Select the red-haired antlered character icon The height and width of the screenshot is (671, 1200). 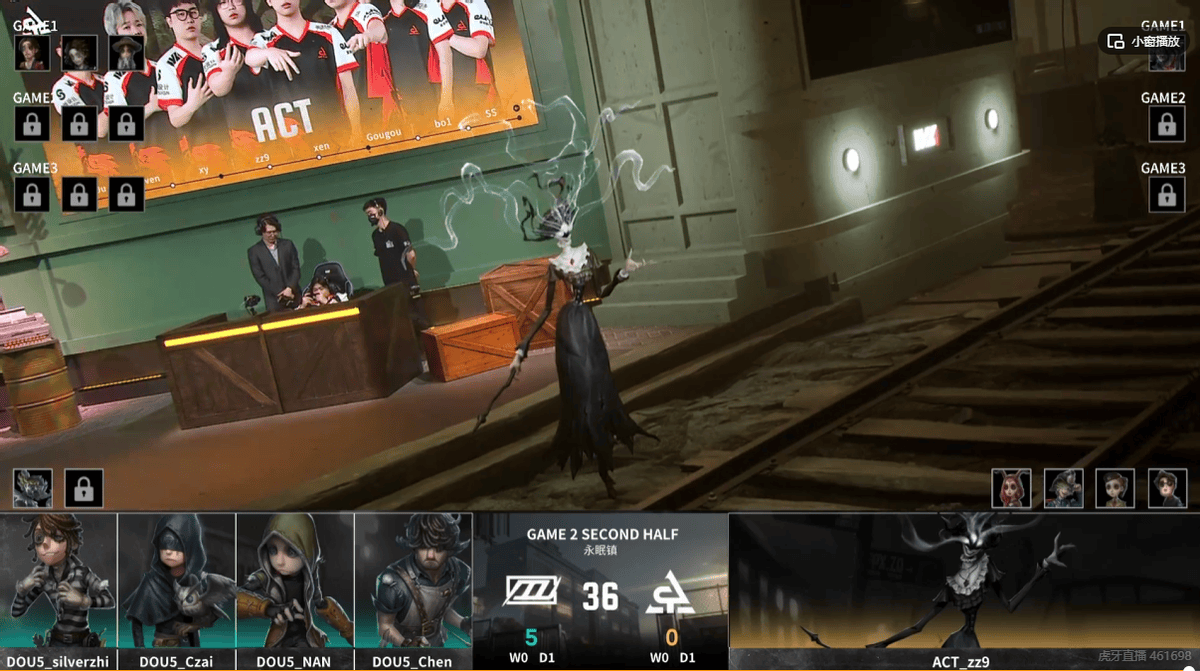coord(1011,488)
